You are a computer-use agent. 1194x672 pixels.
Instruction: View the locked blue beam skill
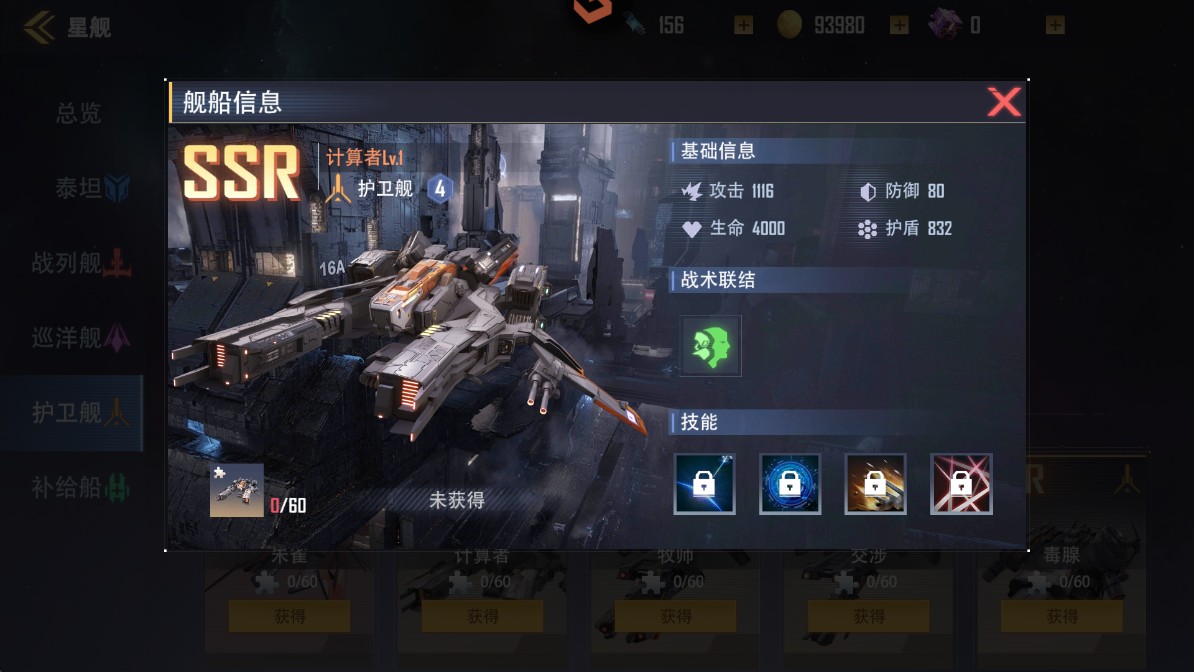point(705,484)
